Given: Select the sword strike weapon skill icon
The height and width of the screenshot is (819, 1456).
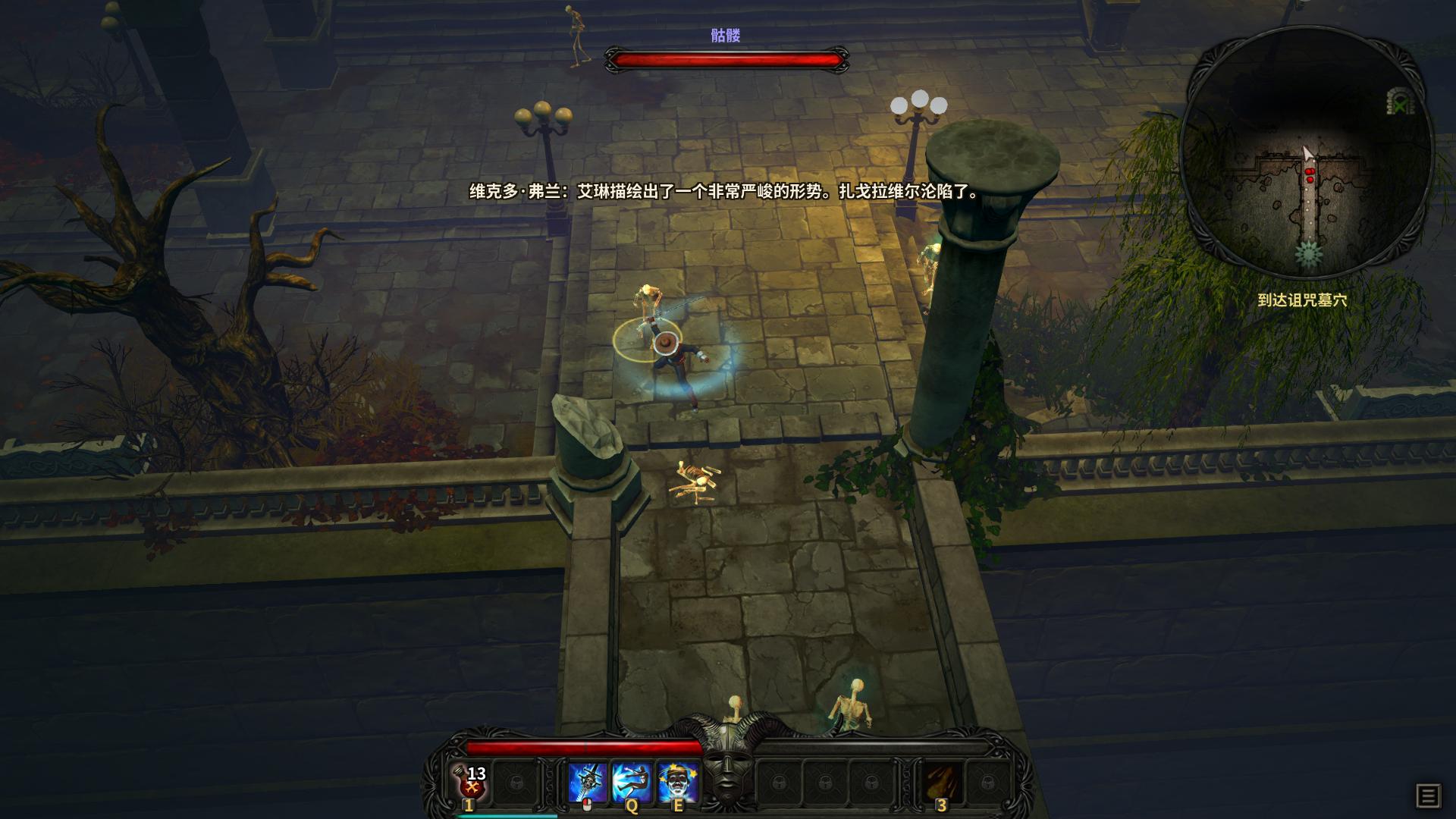Looking at the screenshot, I should click(x=587, y=780).
